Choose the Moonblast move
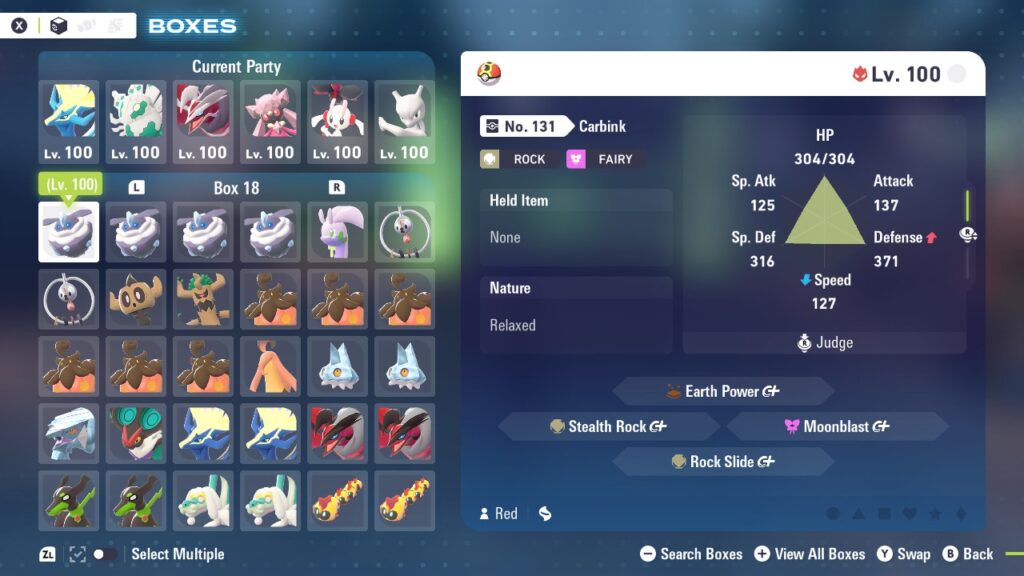 tap(837, 427)
